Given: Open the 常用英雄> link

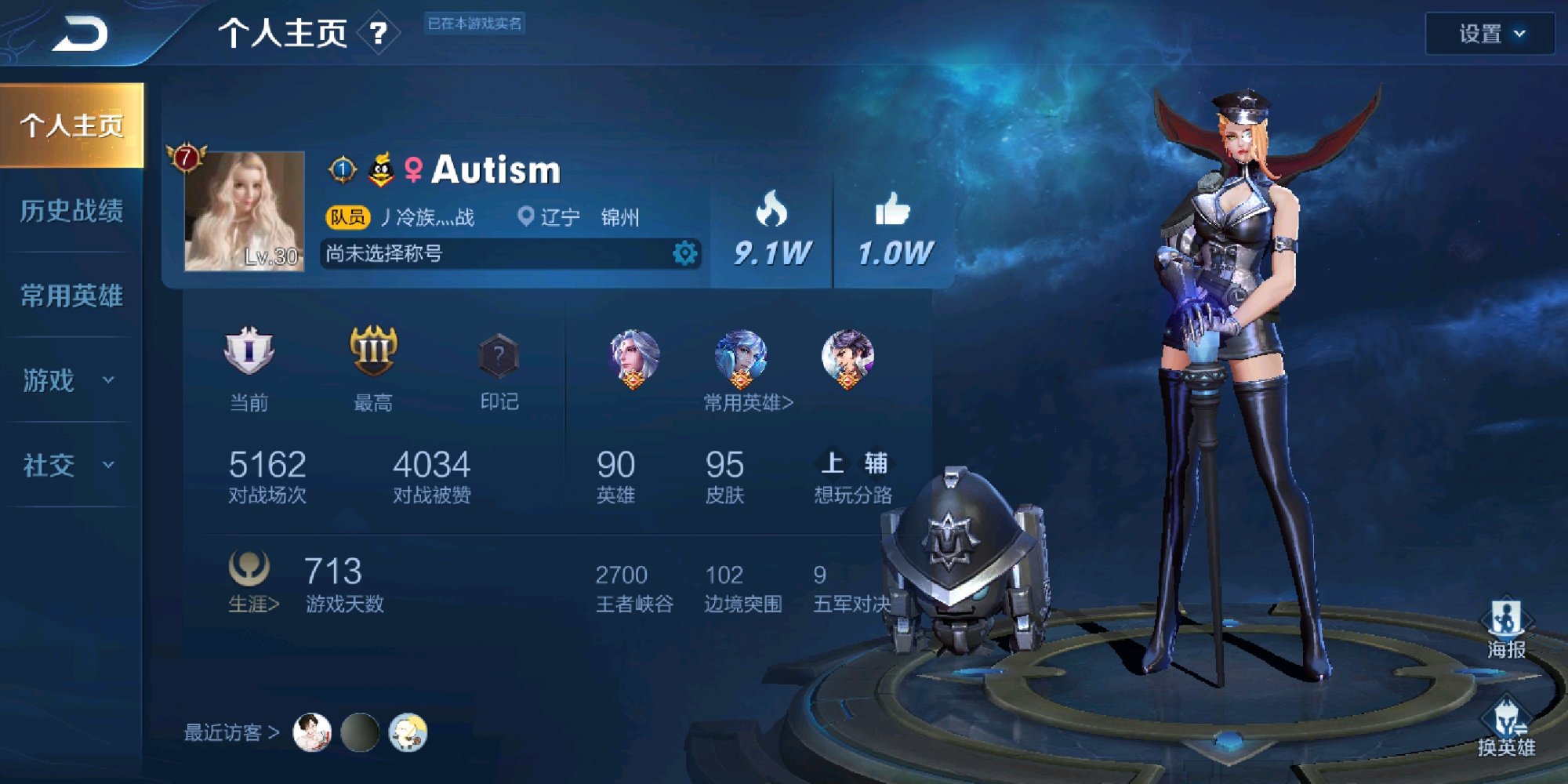Looking at the screenshot, I should coord(748,402).
